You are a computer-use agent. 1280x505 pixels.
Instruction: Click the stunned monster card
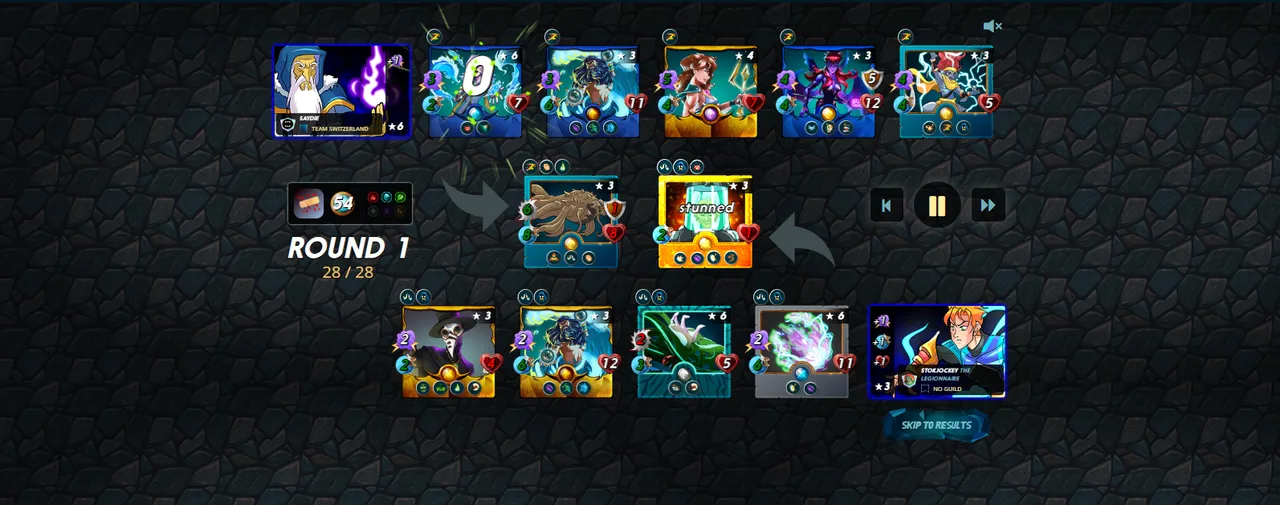click(x=705, y=221)
